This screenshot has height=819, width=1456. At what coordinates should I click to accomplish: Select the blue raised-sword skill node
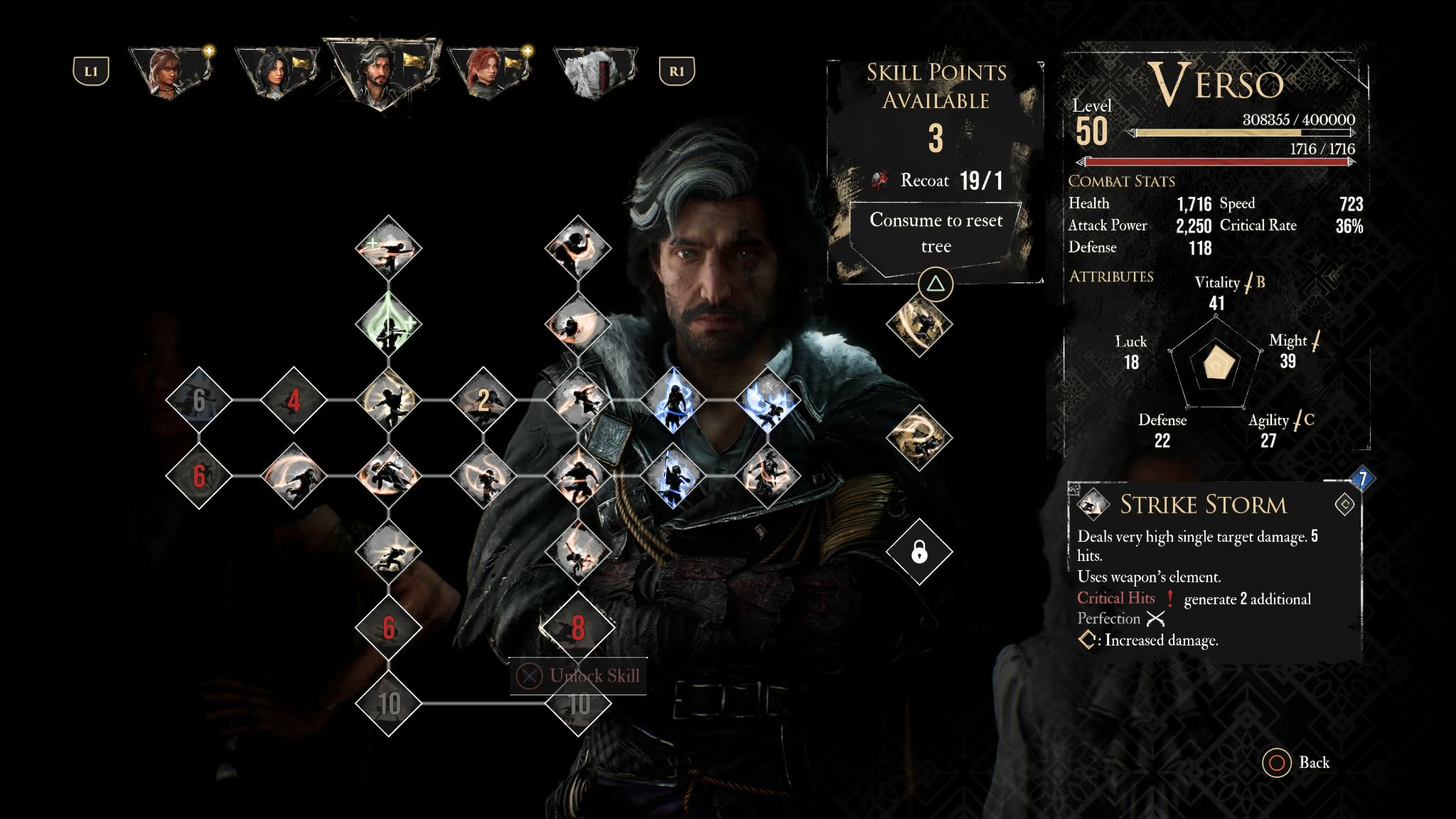673,476
